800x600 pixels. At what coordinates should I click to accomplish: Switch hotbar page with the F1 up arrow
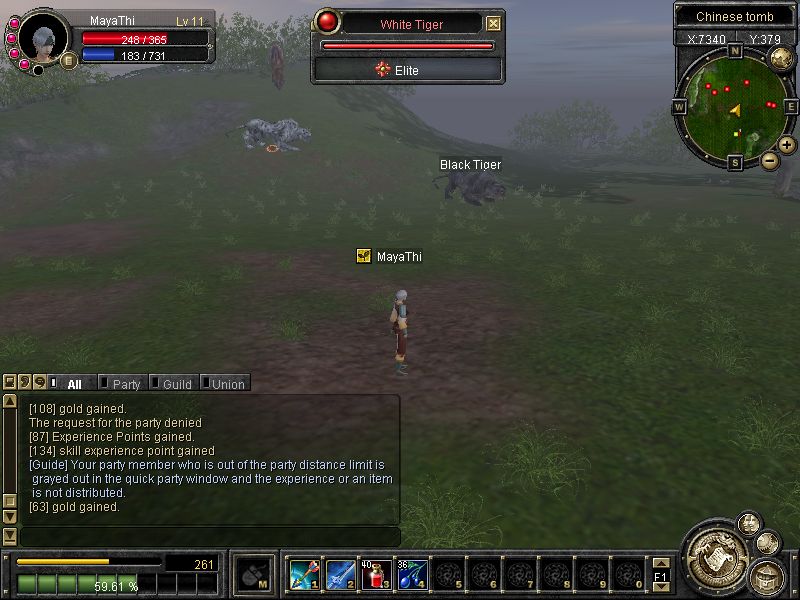660,563
